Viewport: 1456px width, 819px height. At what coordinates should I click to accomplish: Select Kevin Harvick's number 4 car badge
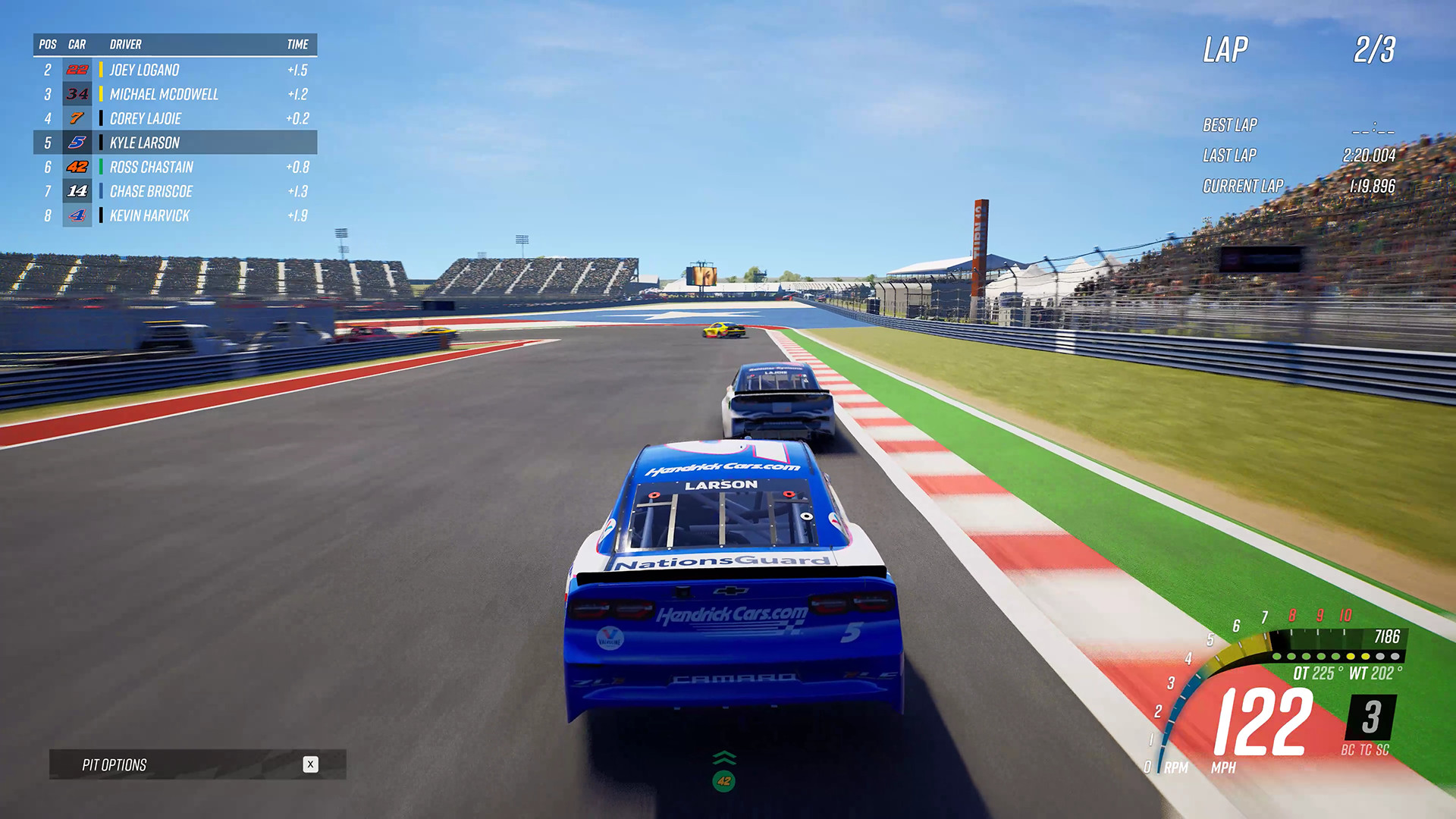click(x=76, y=215)
